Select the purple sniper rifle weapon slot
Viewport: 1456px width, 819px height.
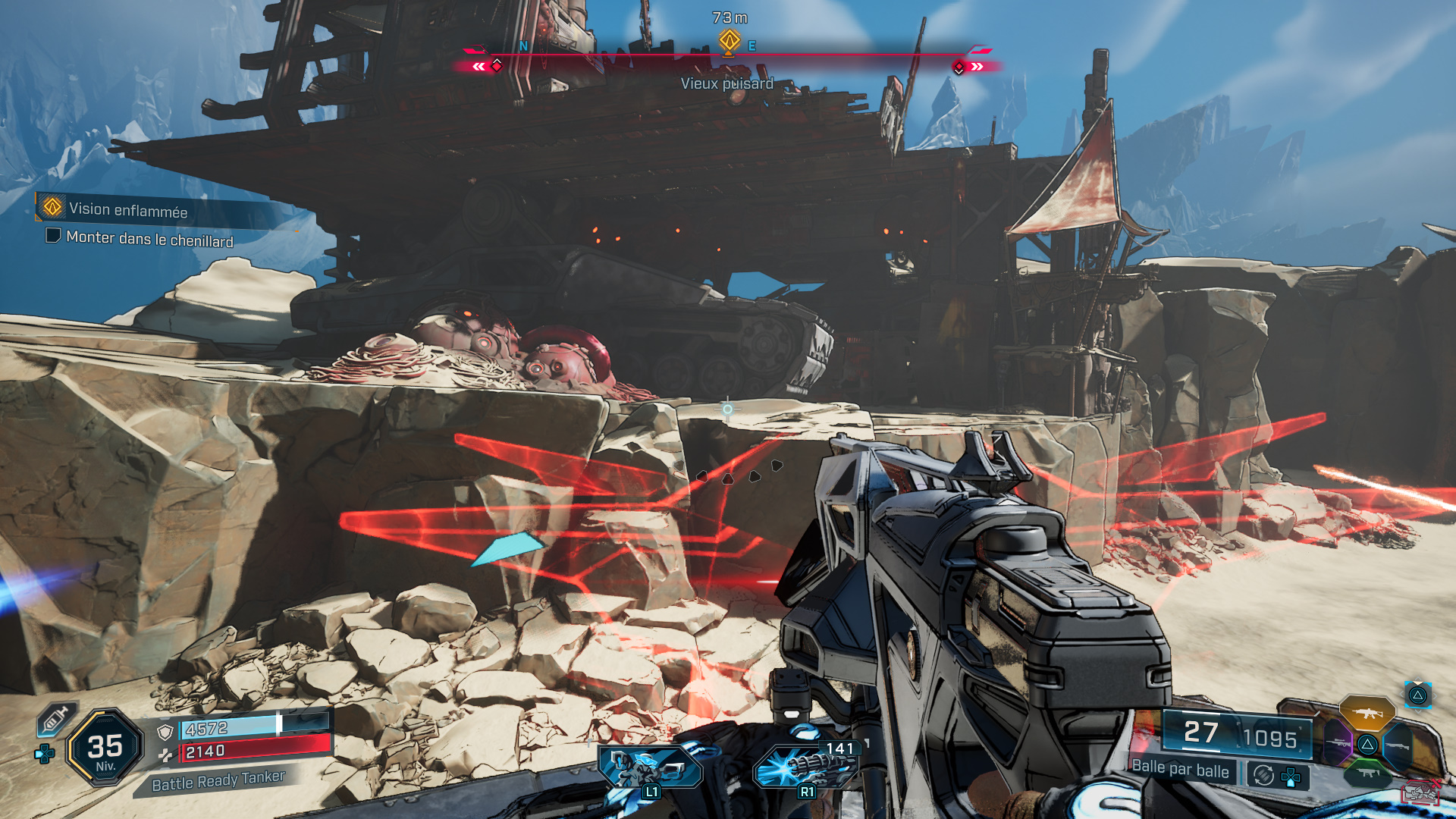click(x=1338, y=743)
